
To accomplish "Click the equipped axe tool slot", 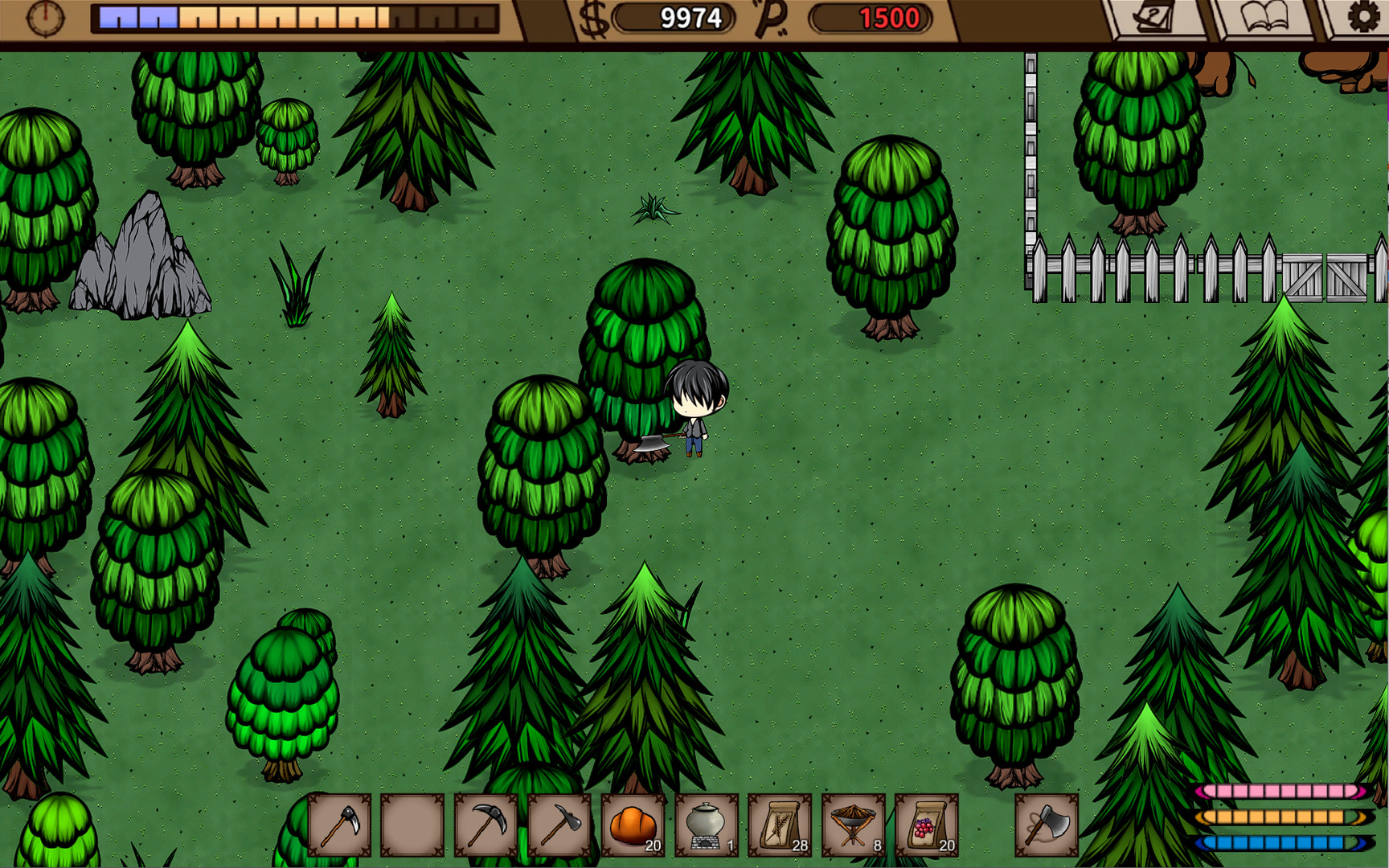I will coord(1047,825).
